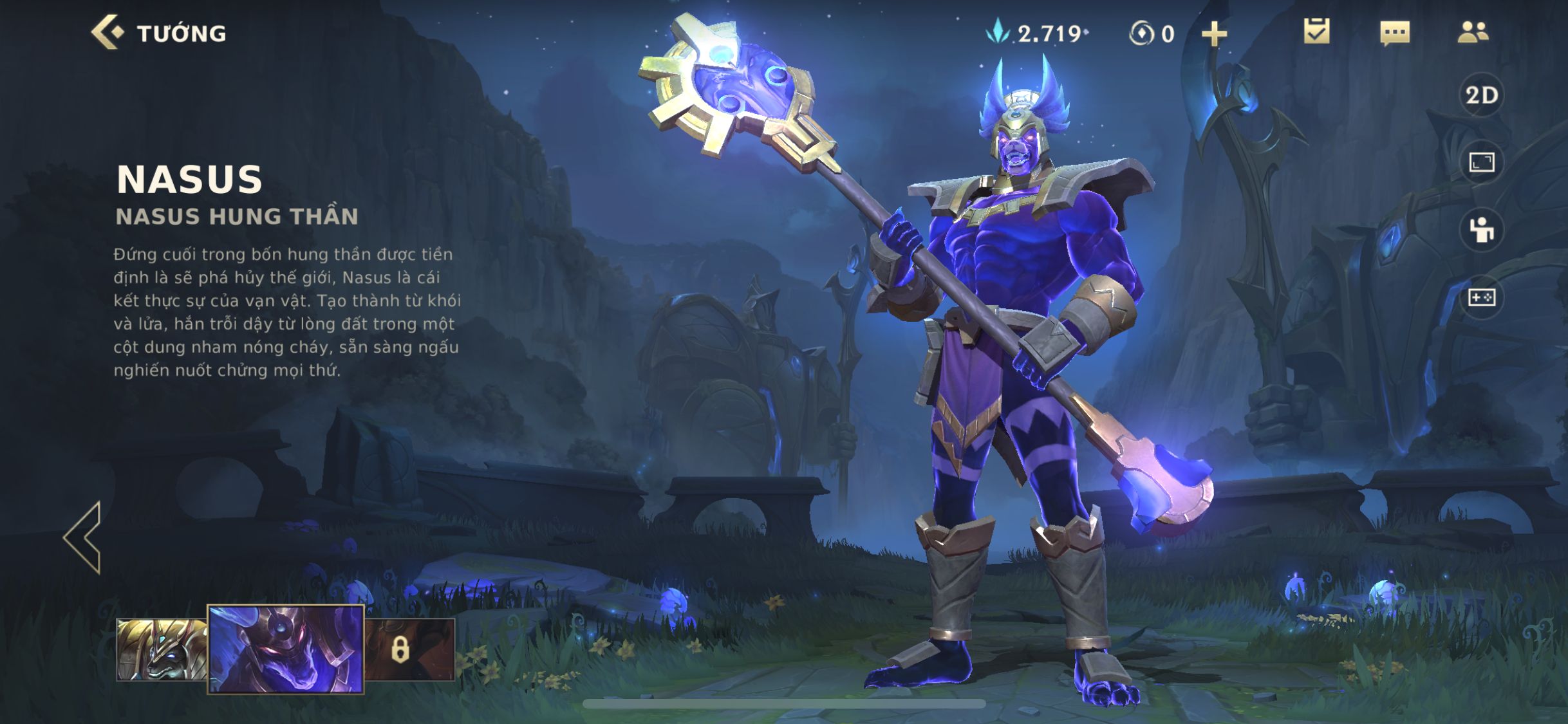
Task: Toggle fullscreen model view
Action: coord(1481,163)
